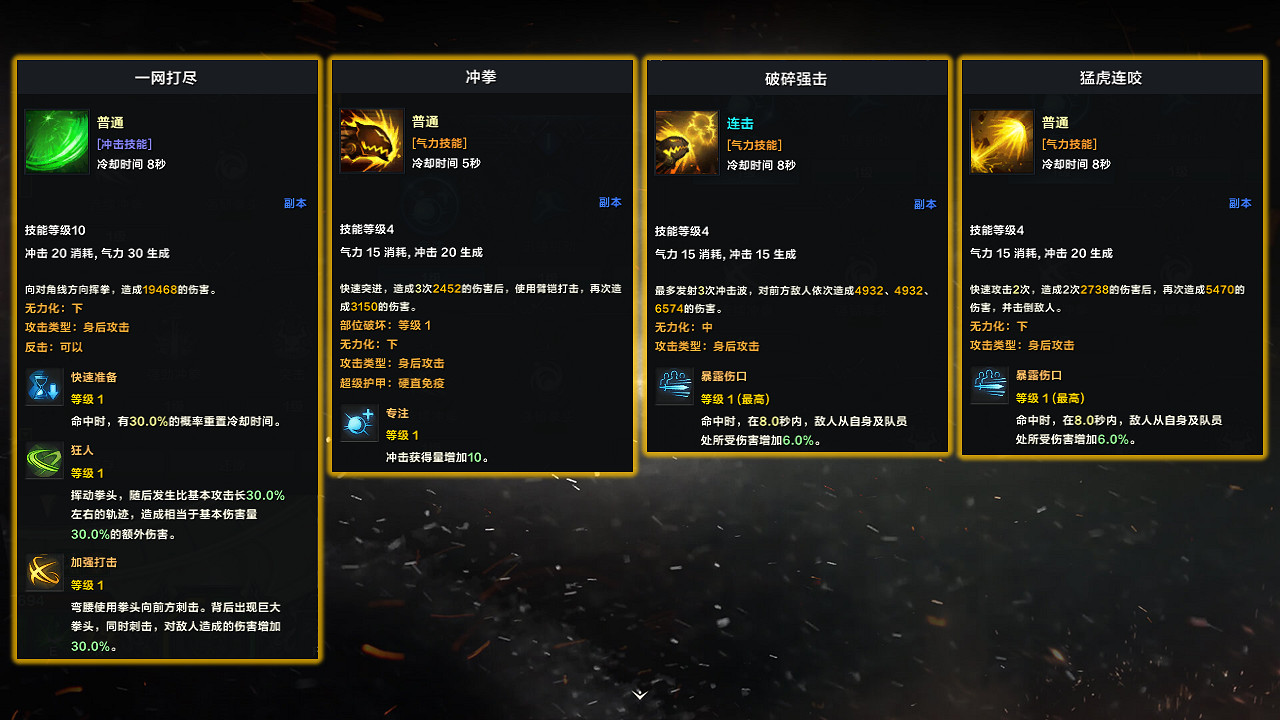The image size is (1280, 720).
Task: Click the 专注 tripod icon under 冲拳
Action: click(360, 424)
